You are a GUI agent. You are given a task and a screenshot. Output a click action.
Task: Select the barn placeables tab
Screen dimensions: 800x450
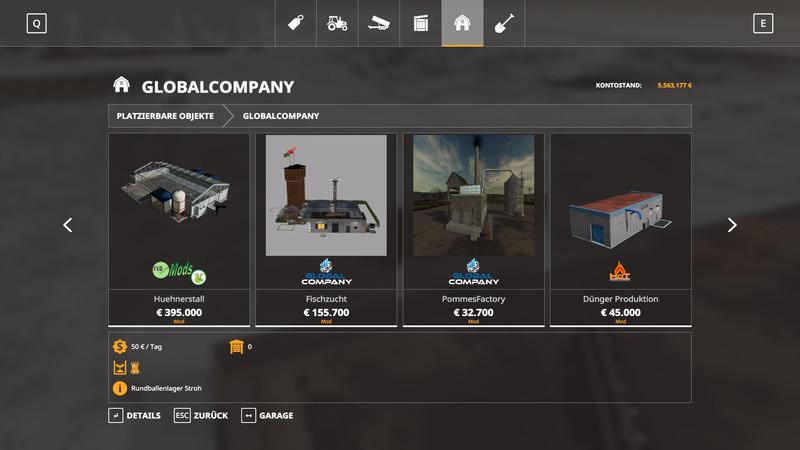pyautogui.click(x=462, y=23)
